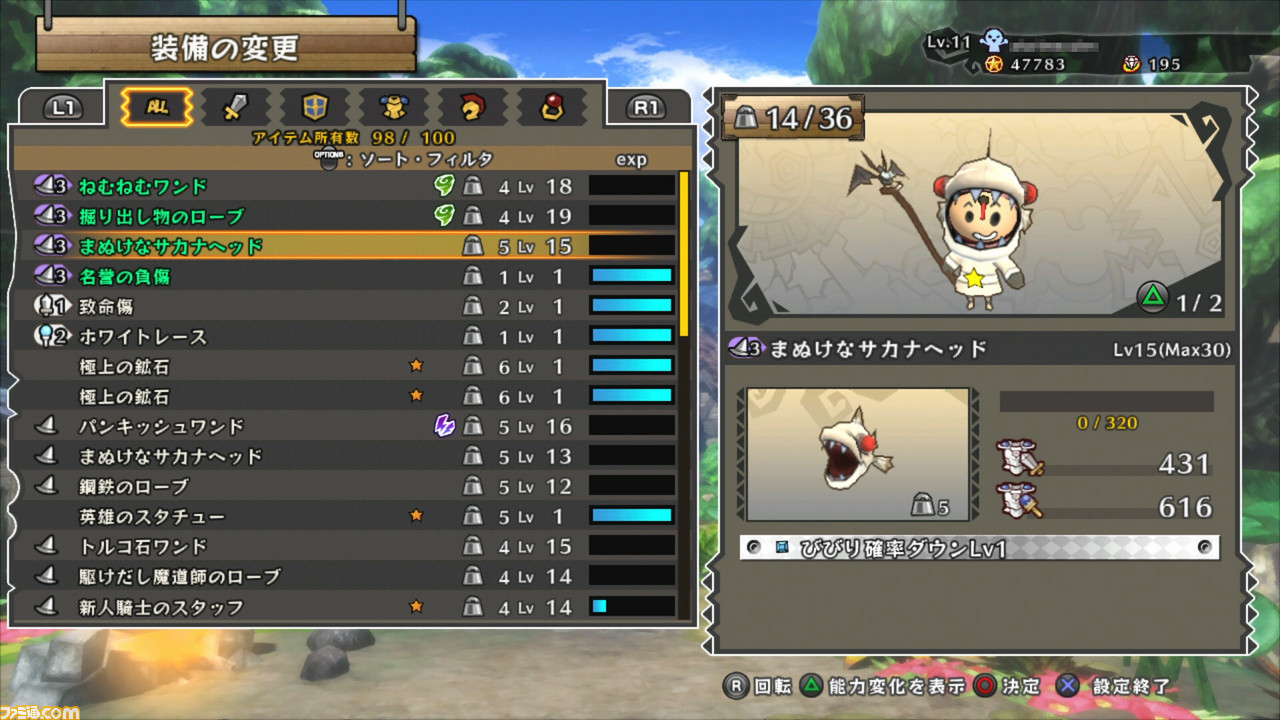The width and height of the screenshot is (1280, 720).
Task: Open the sword weapon category tab
Action: click(236, 106)
